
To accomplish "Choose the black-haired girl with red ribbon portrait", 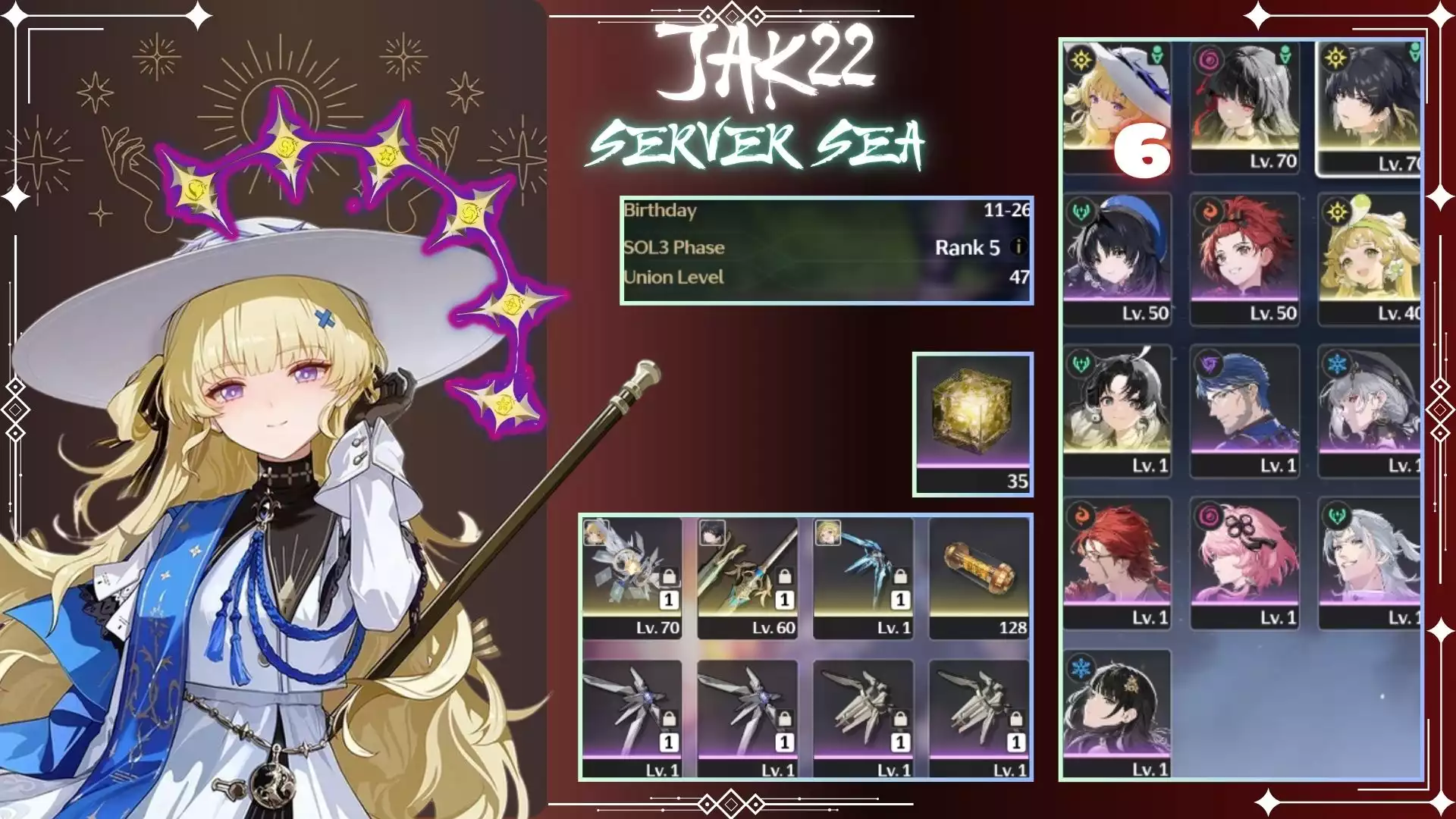I will pyautogui.click(x=1244, y=106).
